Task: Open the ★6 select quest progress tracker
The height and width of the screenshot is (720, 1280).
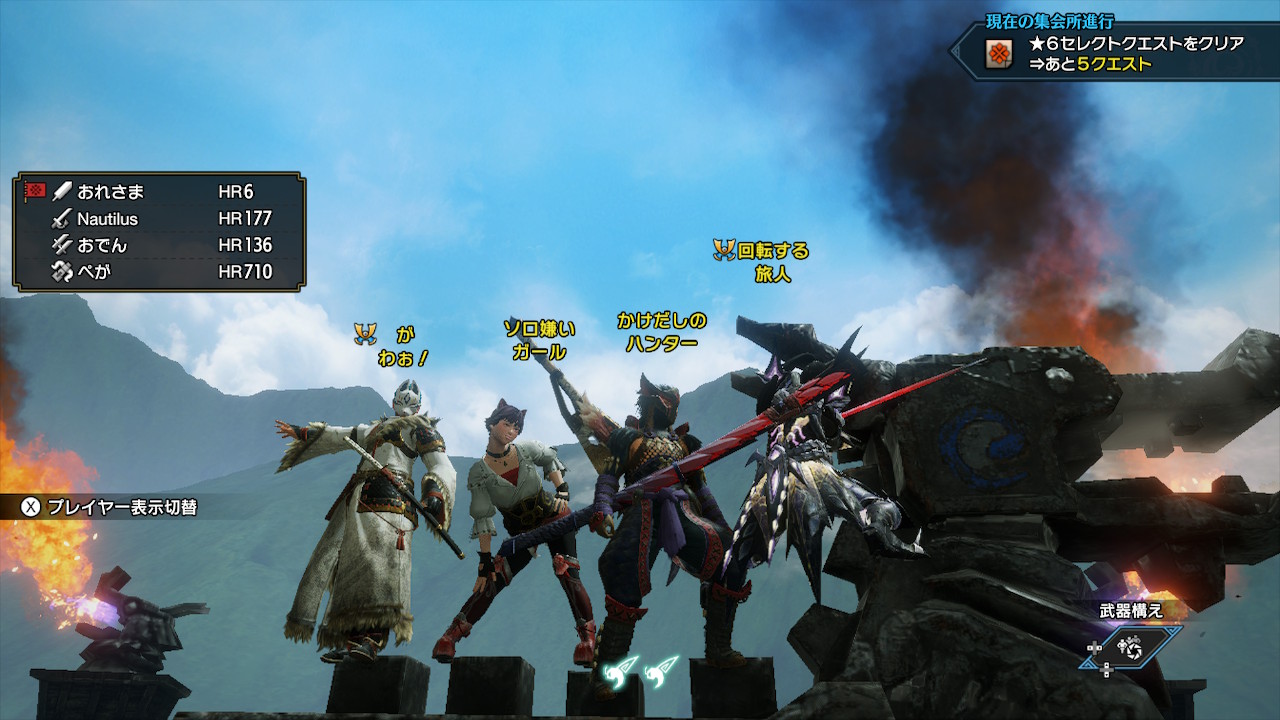Action: tap(1110, 54)
